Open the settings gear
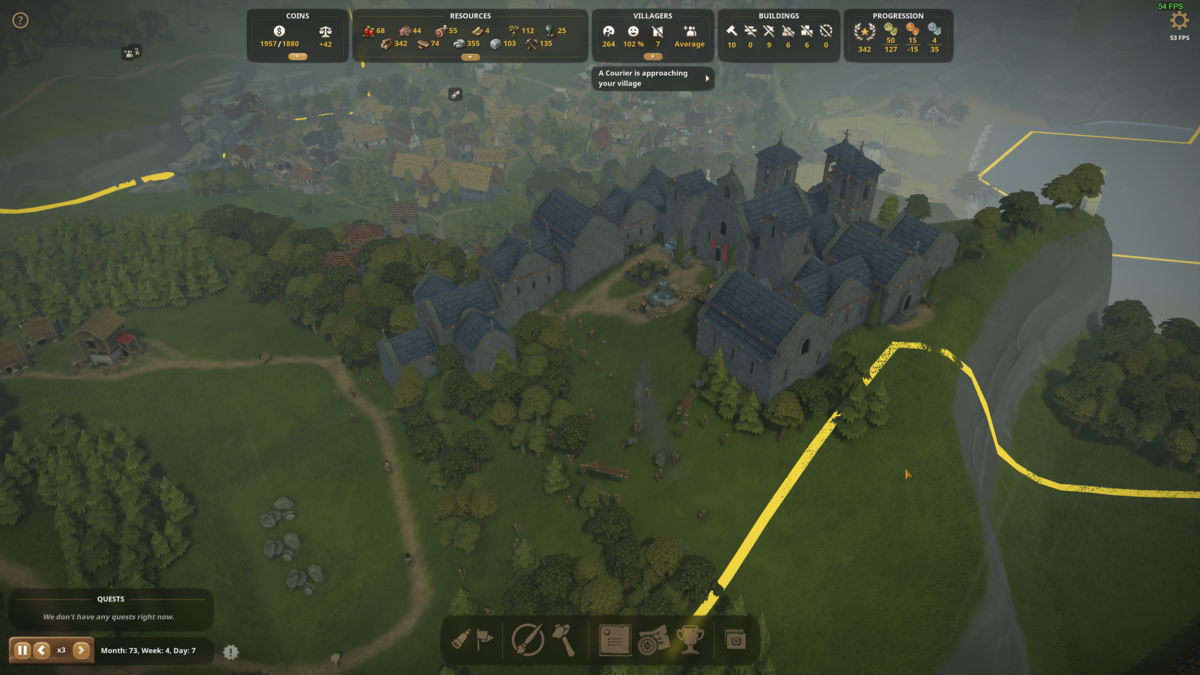This screenshot has height=675, width=1200. pos(1179,21)
